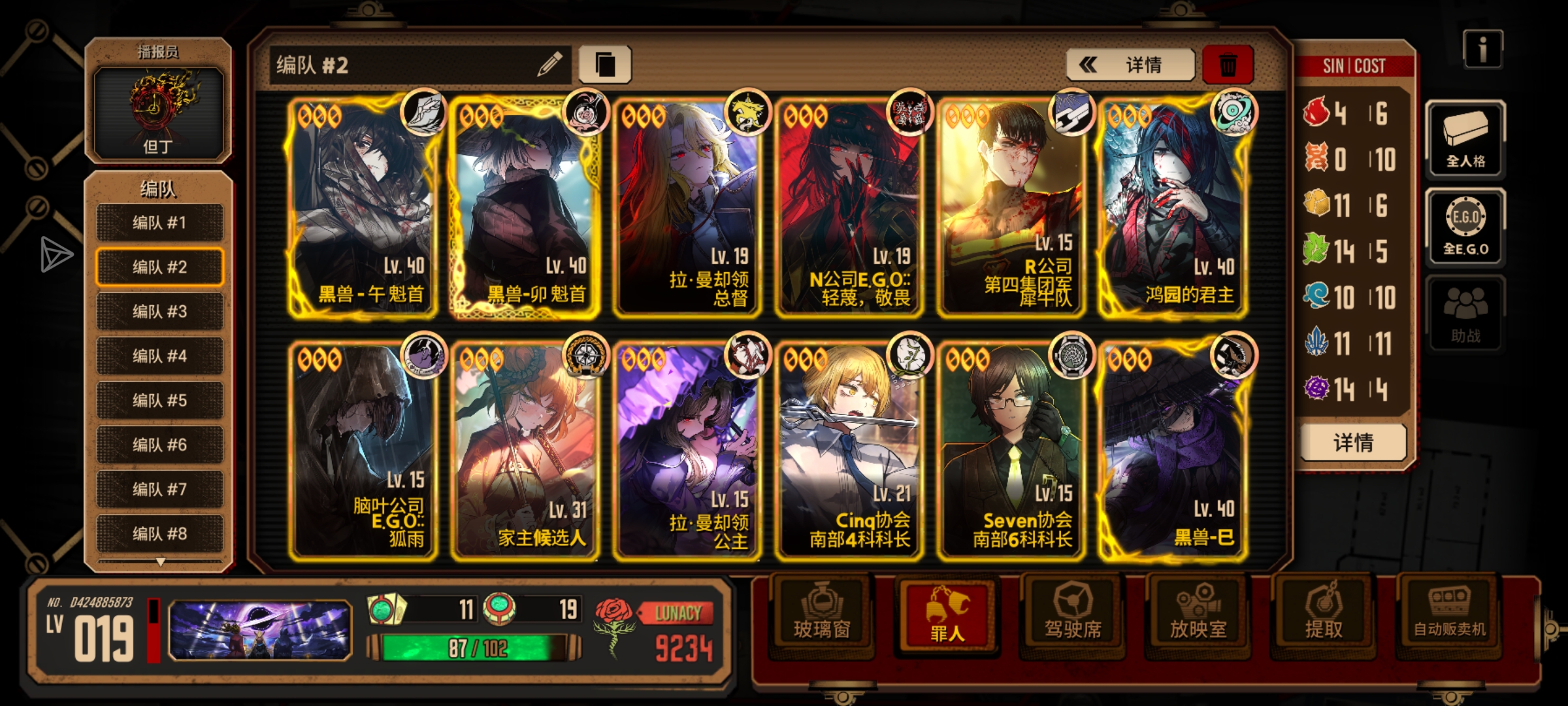Toggle the 全人格 identities filter

pyautogui.click(x=1465, y=137)
